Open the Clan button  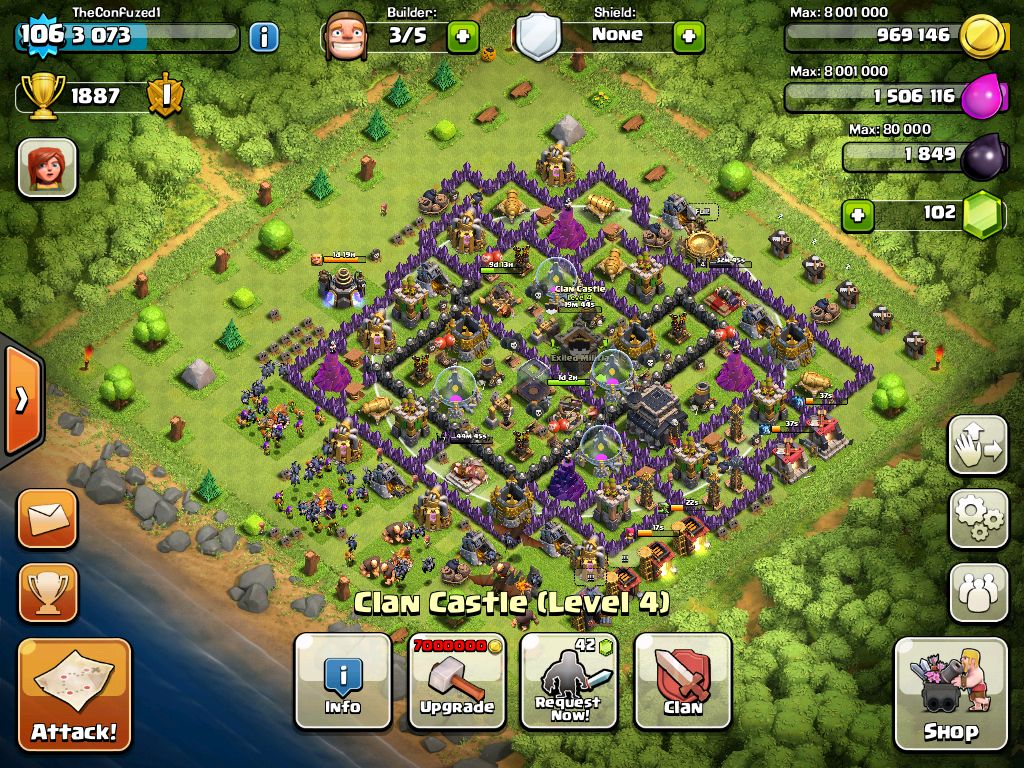click(682, 681)
